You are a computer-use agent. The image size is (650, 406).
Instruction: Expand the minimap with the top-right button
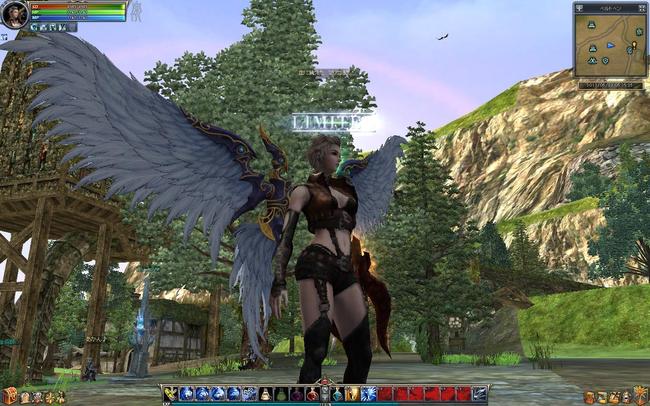[641, 7]
